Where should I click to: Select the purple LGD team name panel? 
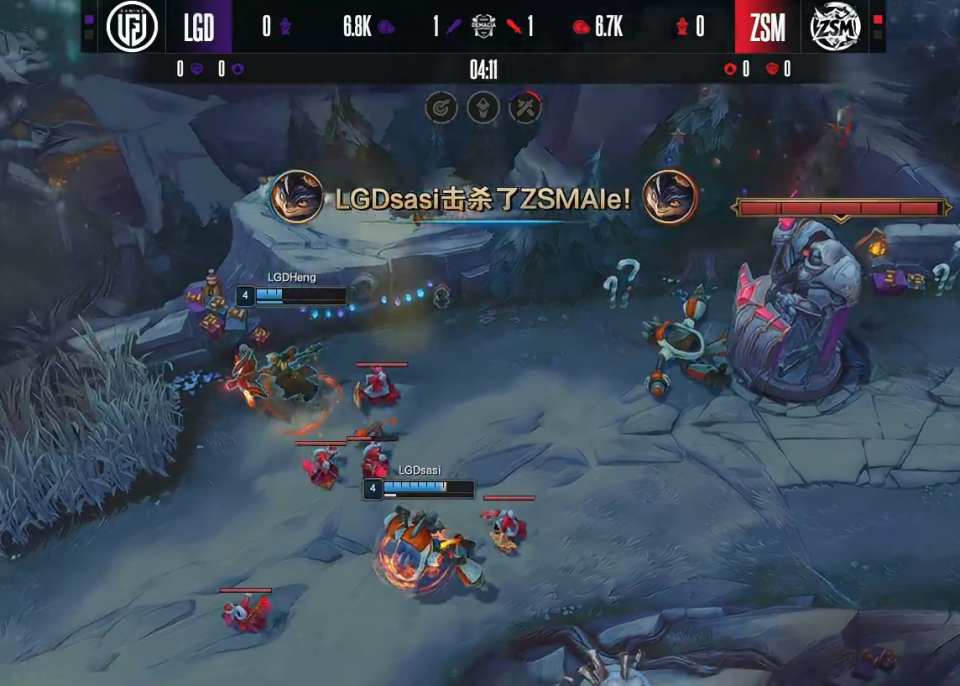[x=199, y=27]
